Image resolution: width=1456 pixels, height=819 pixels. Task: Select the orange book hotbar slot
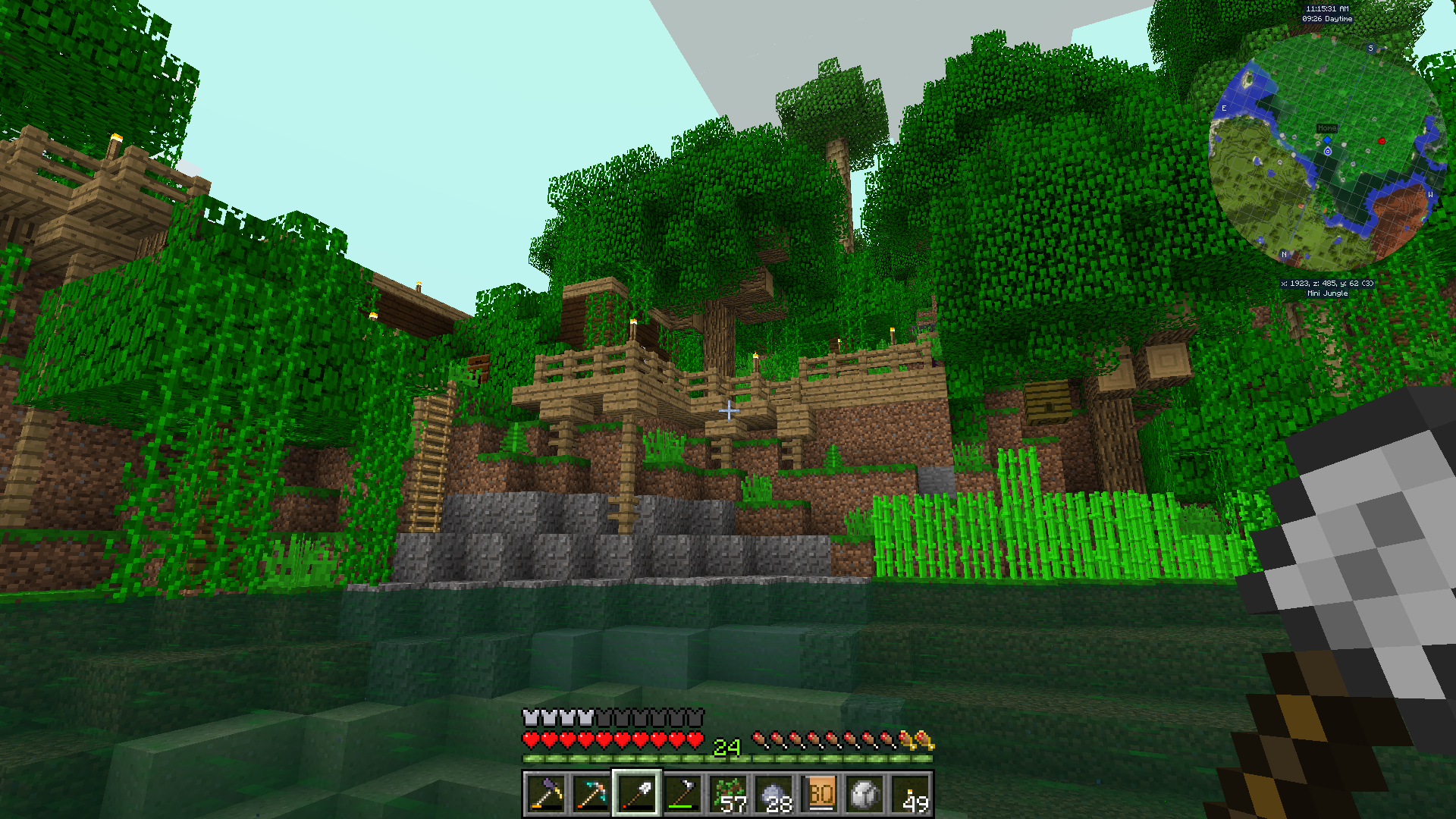tap(820, 794)
